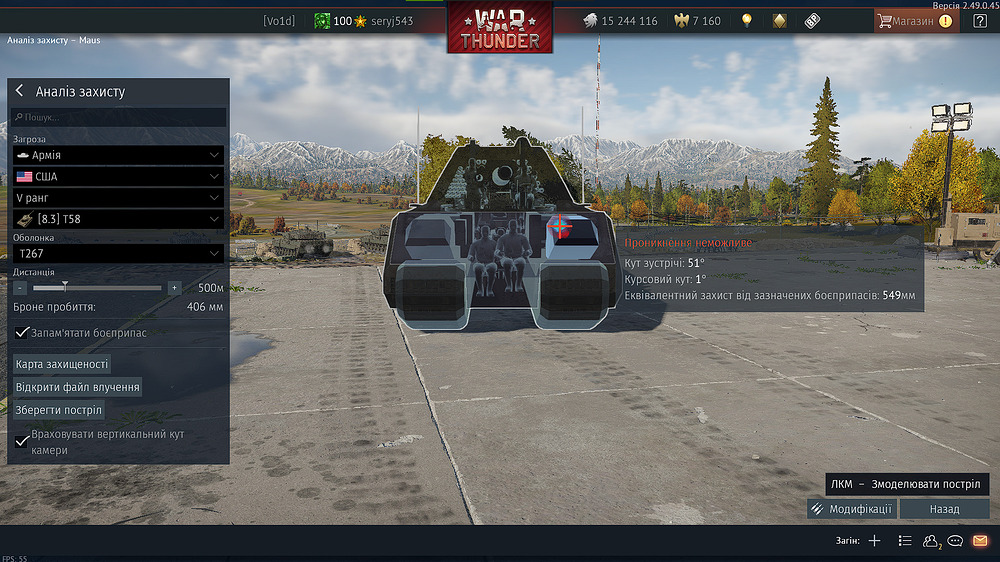
Task: Choose a shell from the T267 dropdown
Action: pos(118,254)
